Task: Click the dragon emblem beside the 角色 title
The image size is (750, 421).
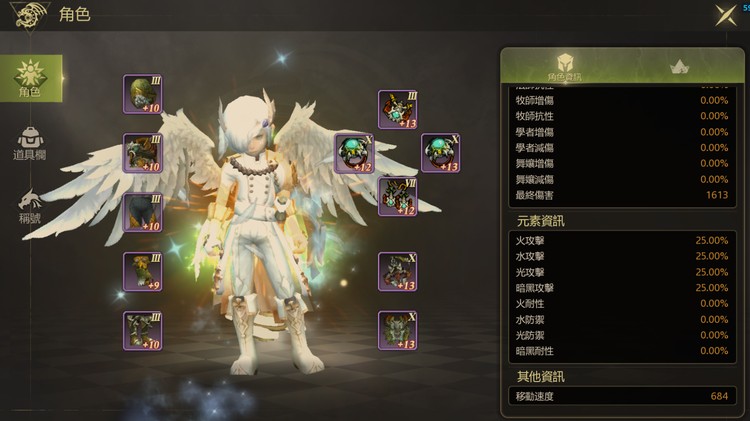Action: pos(30,14)
